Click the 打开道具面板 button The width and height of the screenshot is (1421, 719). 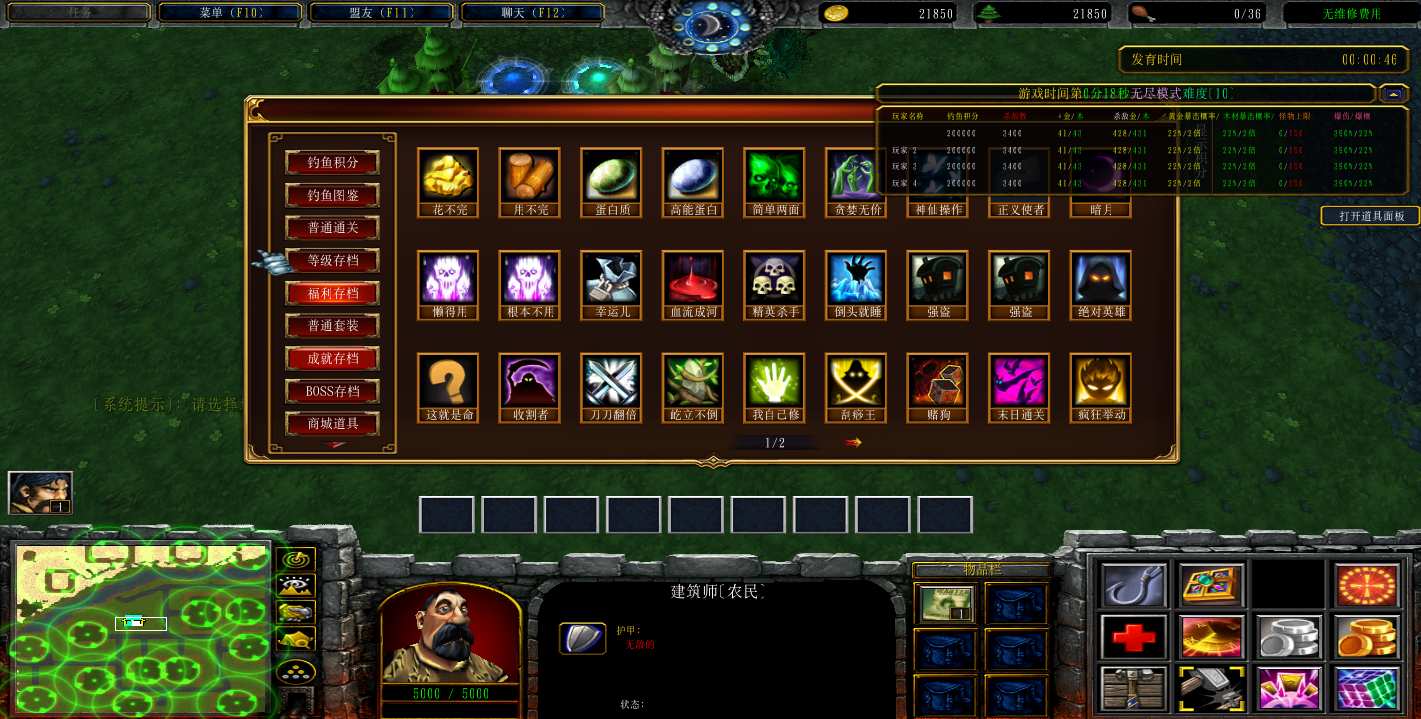coord(1370,216)
